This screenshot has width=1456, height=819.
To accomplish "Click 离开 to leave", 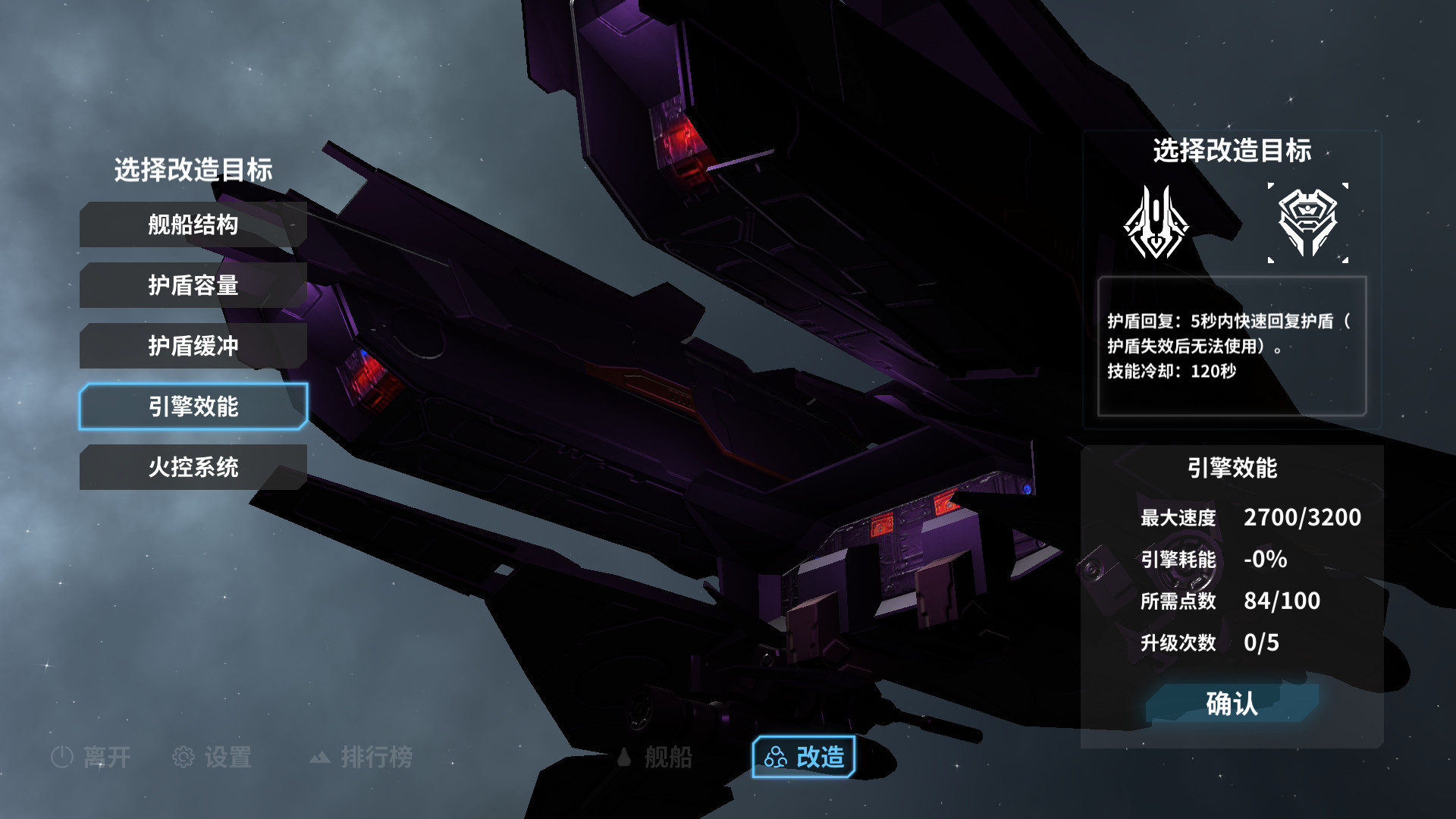I will (x=106, y=757).
